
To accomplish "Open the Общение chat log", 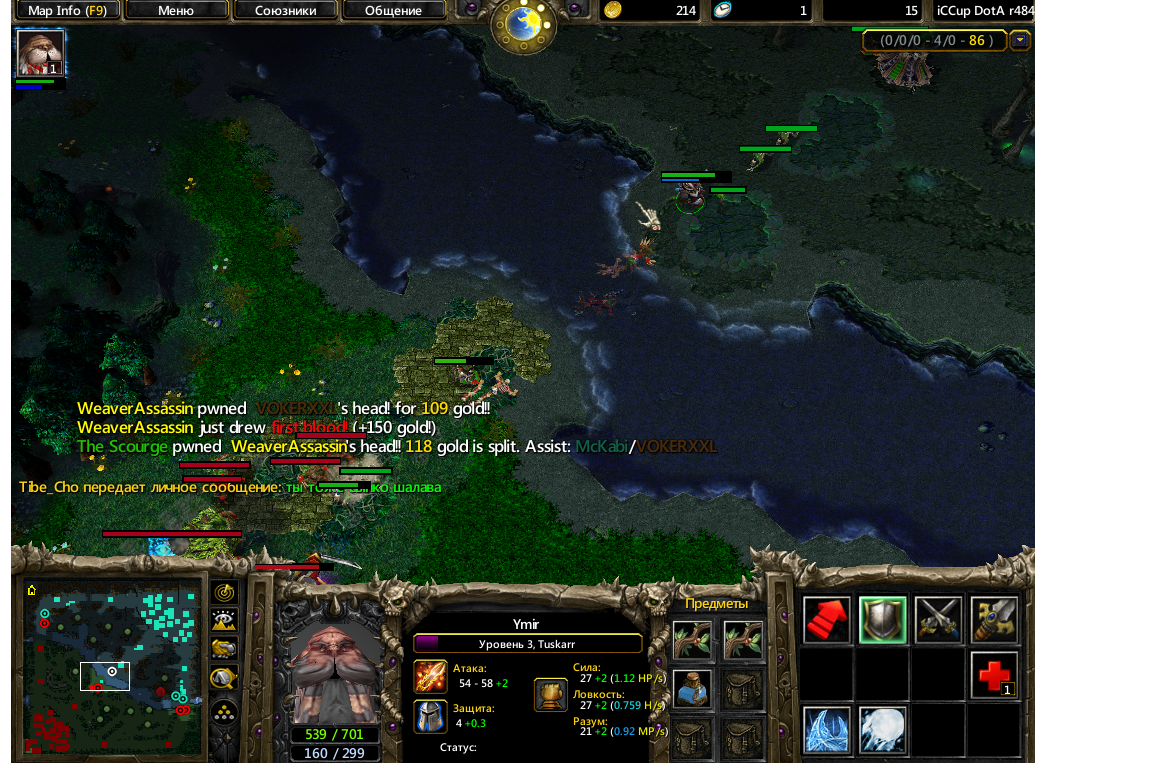I will pyautogui.click(x=394, y=11).
